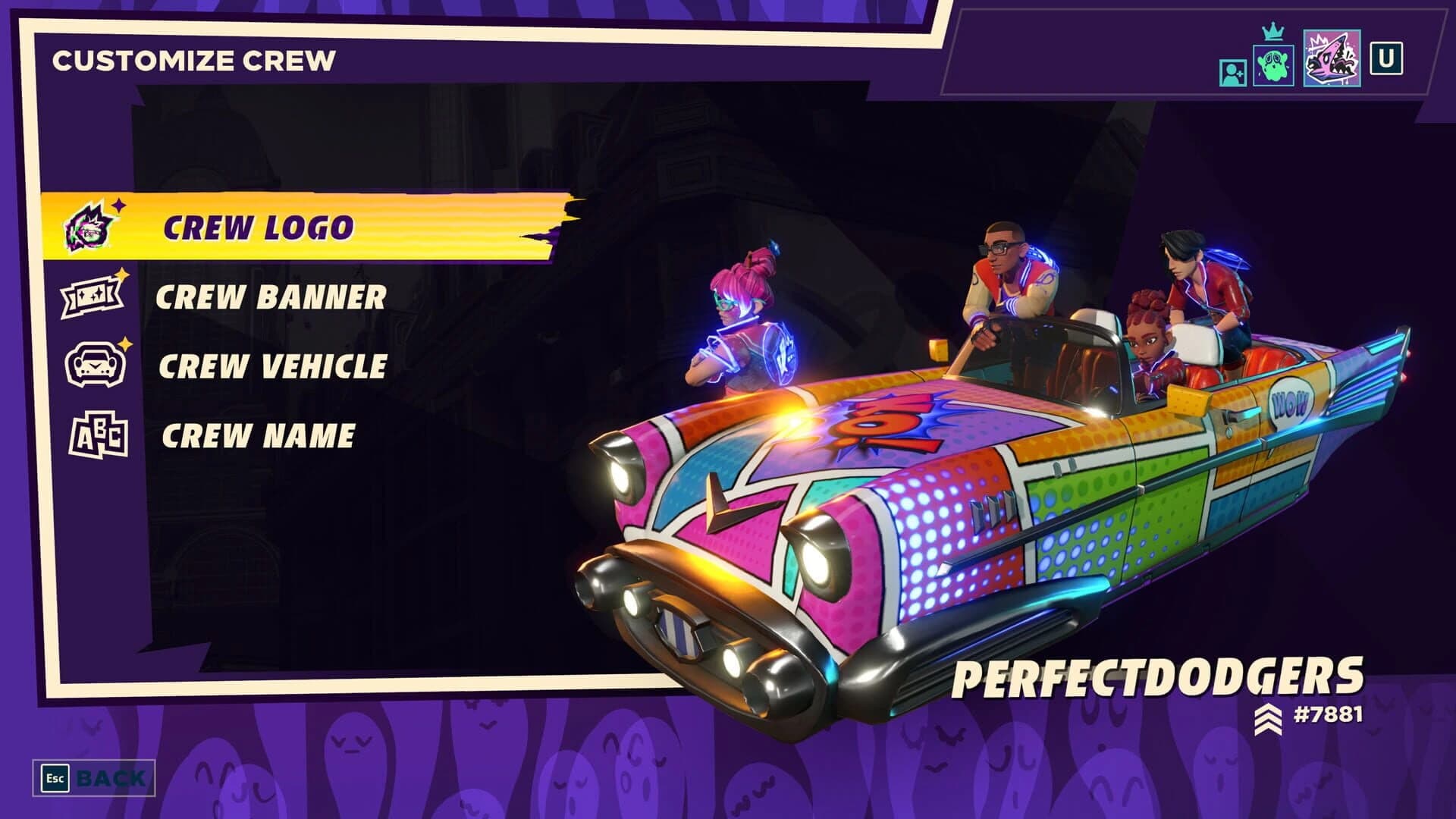Select the CREW VEHICLE menu entry
The image size is (1456, 819).
[271, 364]
